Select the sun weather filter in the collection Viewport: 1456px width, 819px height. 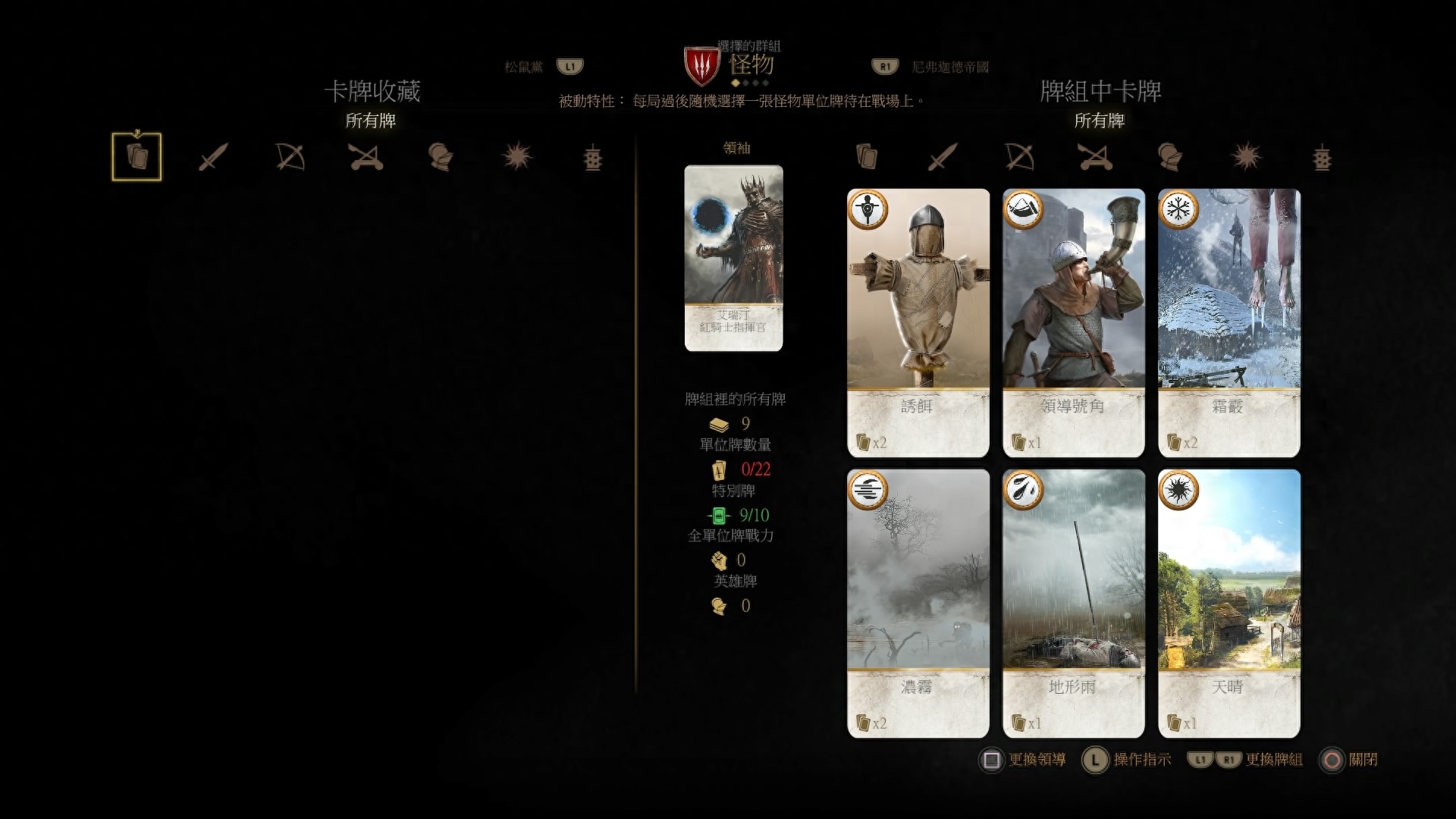pyautogui.click(x=519, y=157)
